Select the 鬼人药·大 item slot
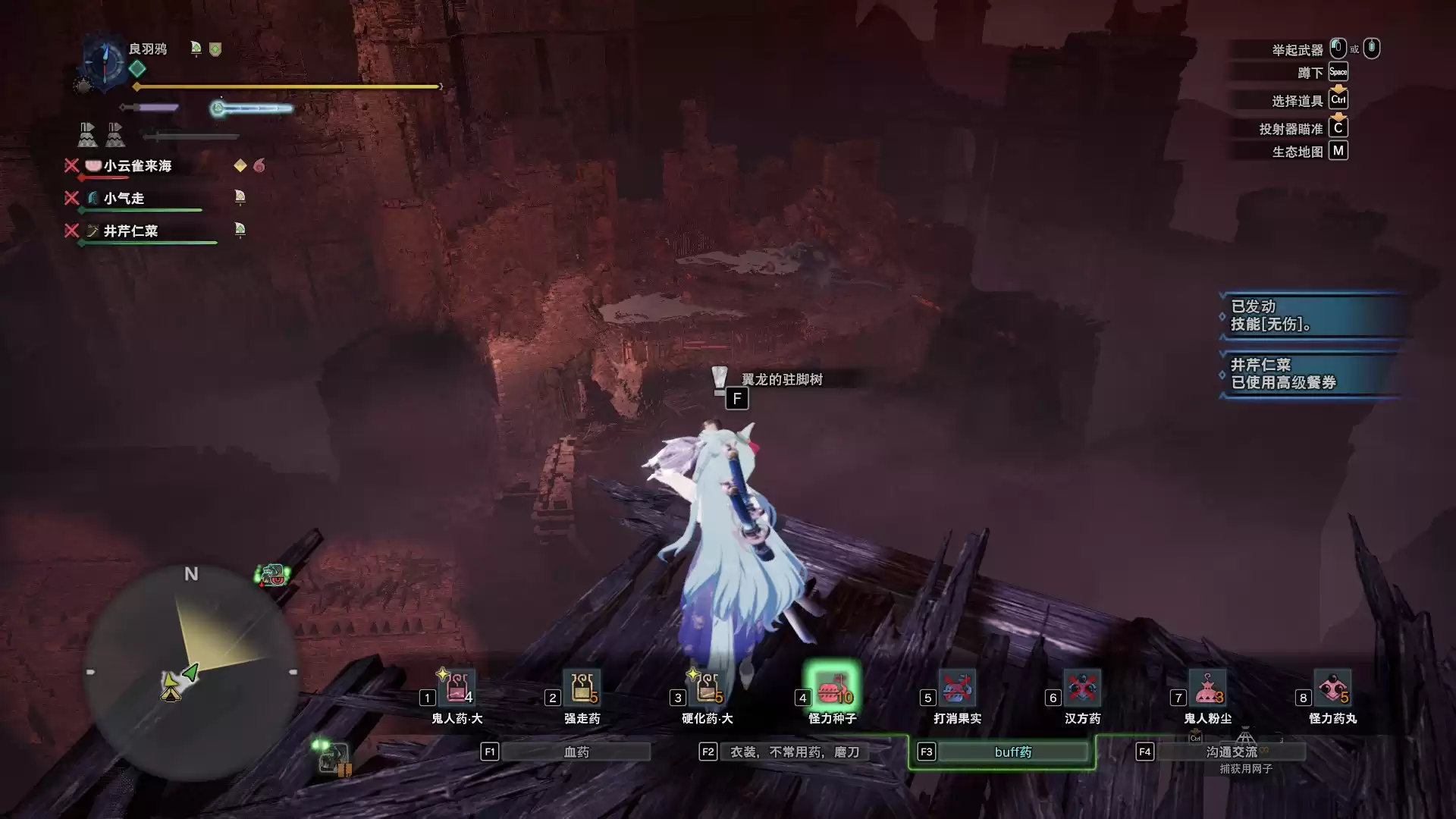This screenshot has width=1456, height=819. 457,689
